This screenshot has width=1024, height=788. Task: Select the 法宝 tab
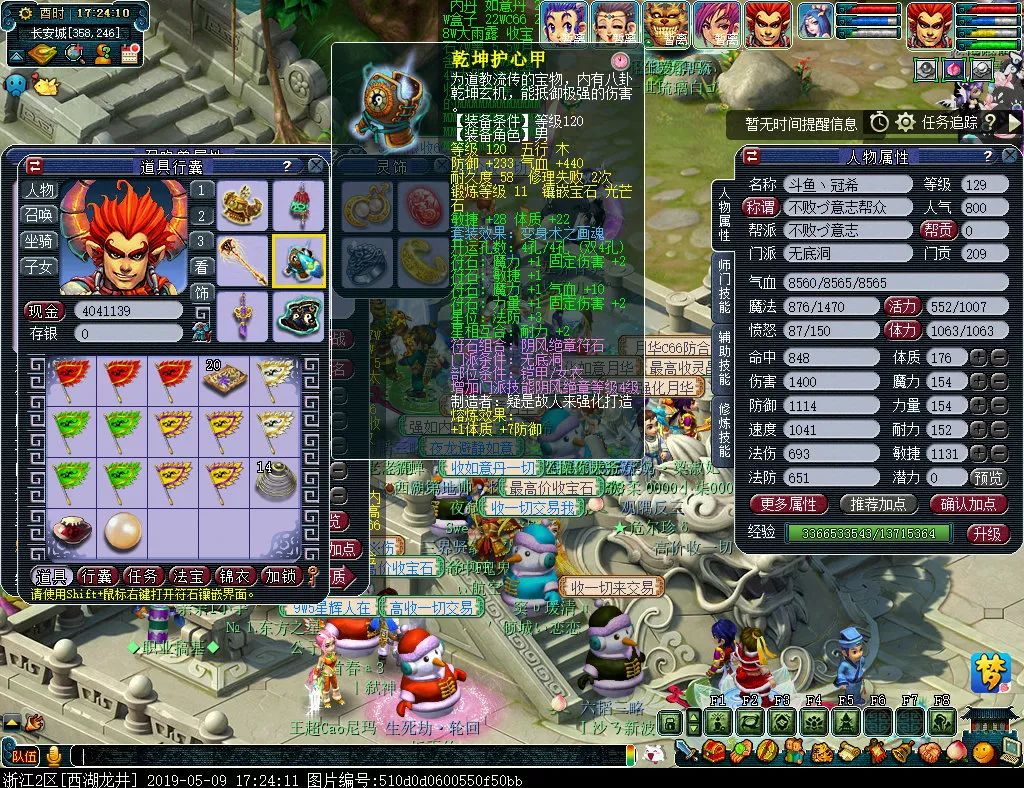pos(190,576)
